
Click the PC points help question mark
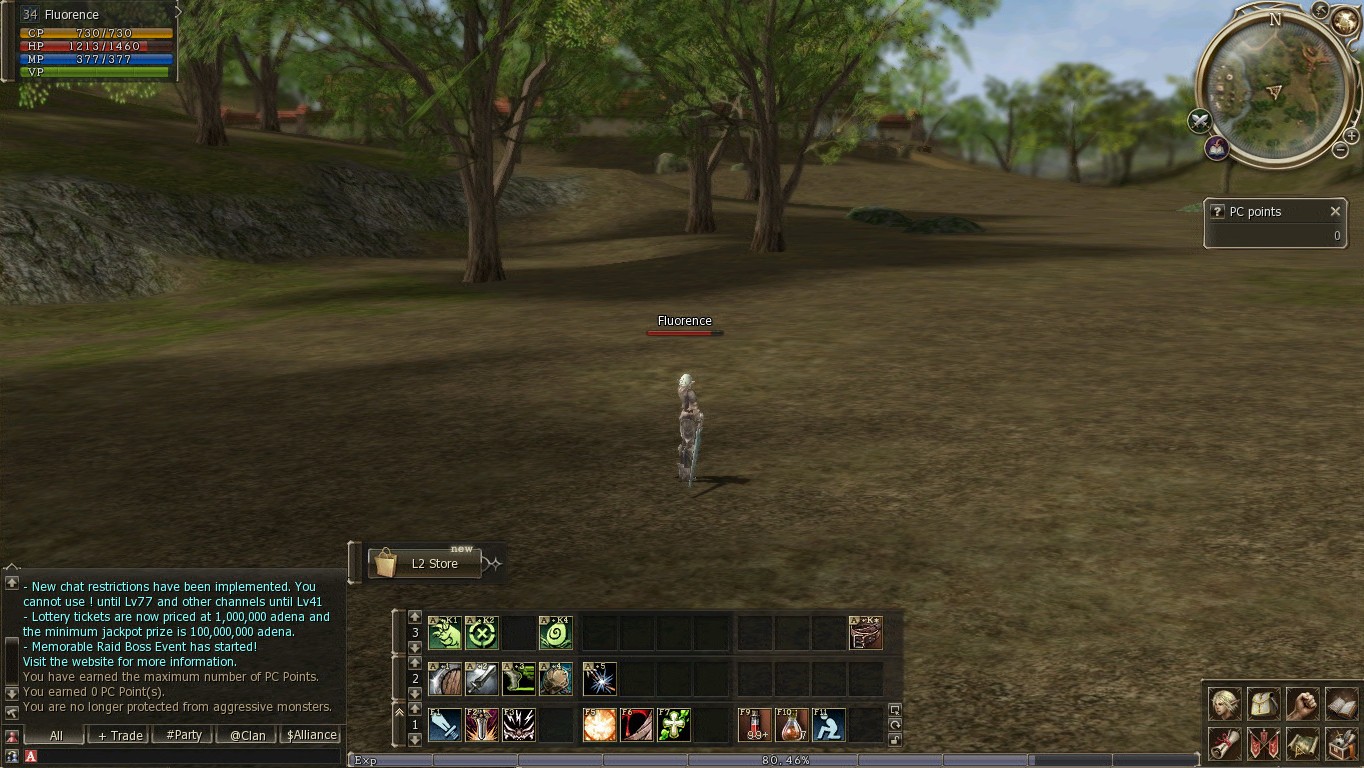(1217, 211)
